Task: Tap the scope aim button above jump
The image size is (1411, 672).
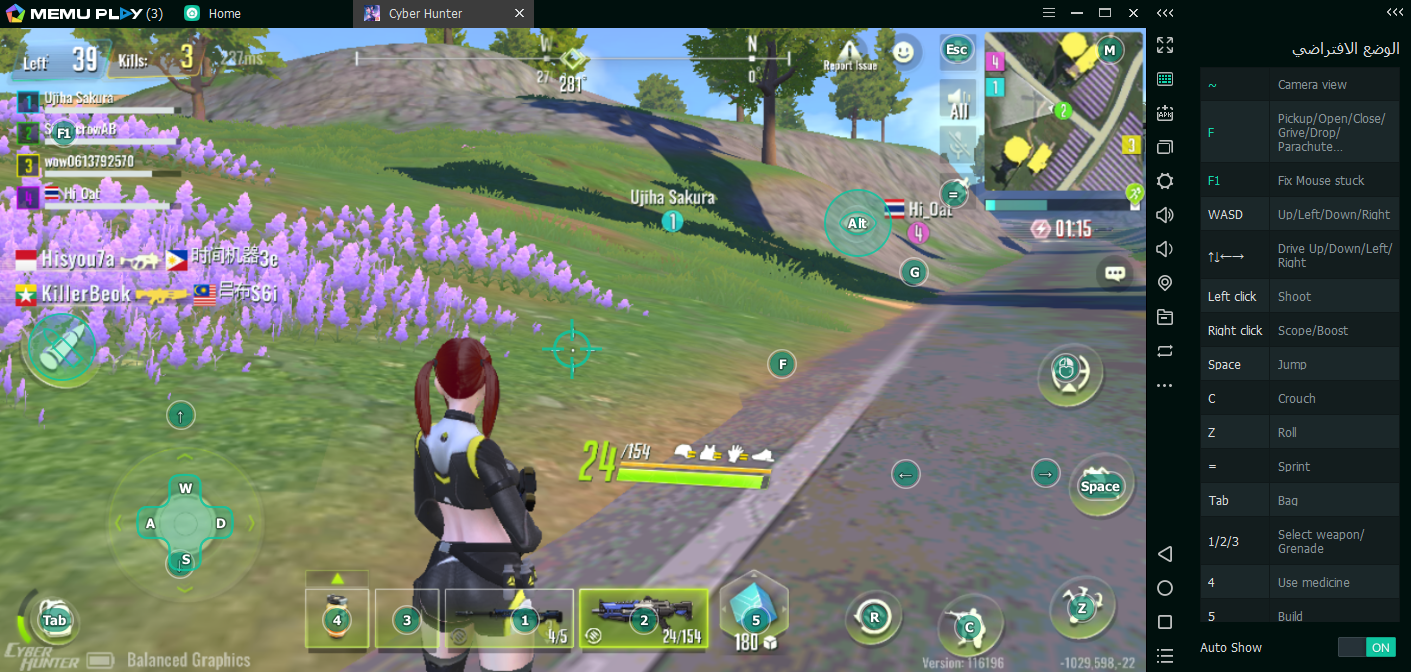Action: pyautogui.click(x=1069, y=374)
